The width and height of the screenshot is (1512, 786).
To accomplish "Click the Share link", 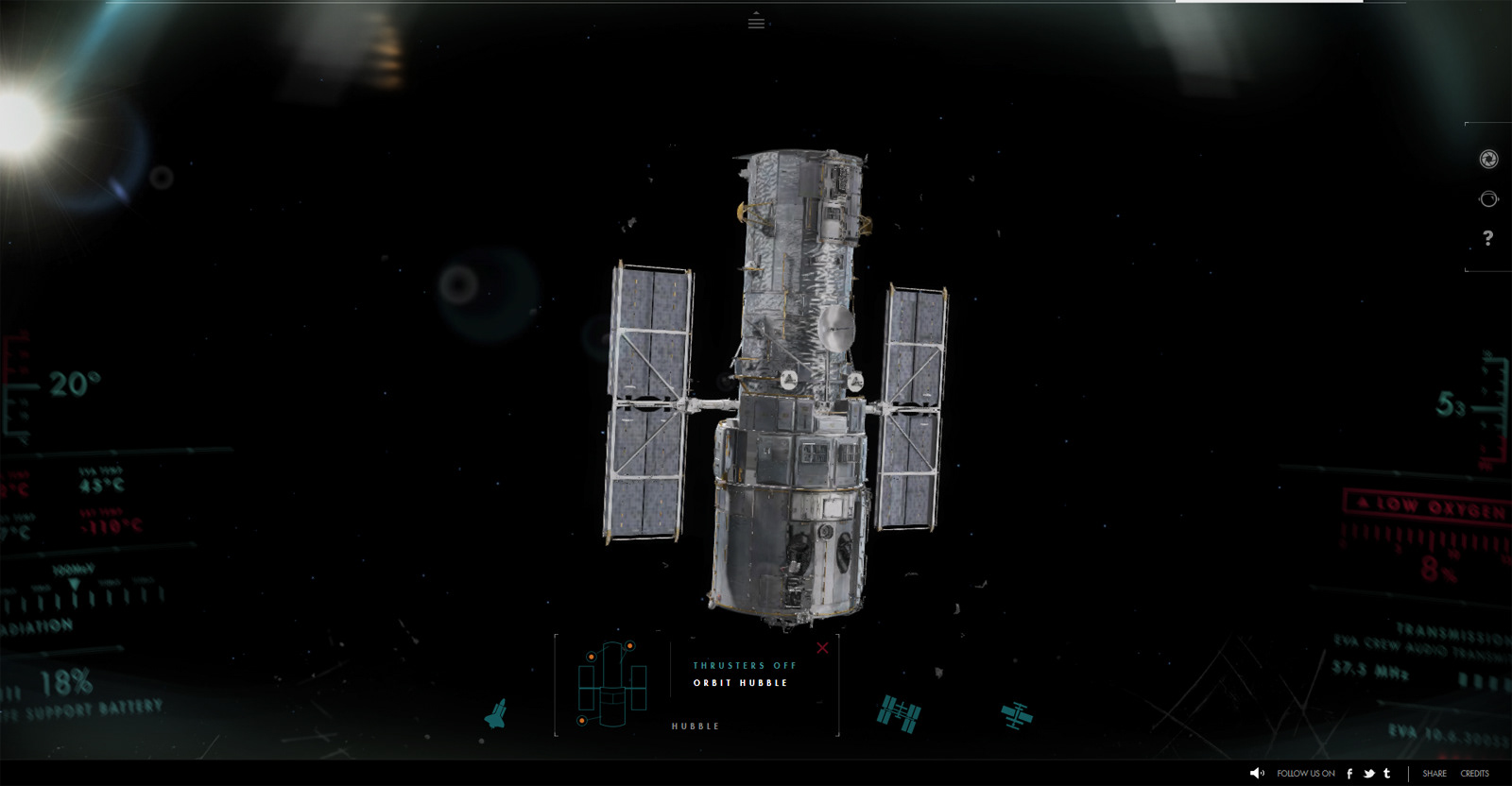I will click(x=1434, y=773).
